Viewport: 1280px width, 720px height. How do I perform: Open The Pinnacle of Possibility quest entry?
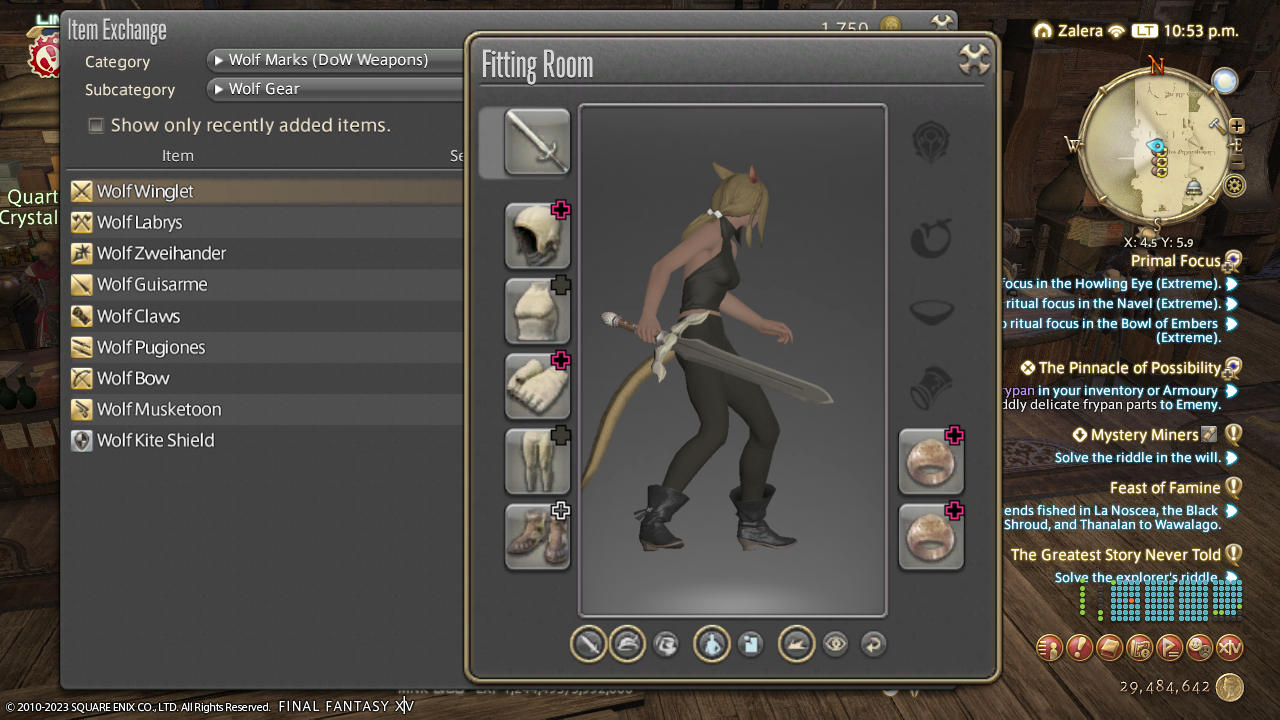click(1130, 368)
